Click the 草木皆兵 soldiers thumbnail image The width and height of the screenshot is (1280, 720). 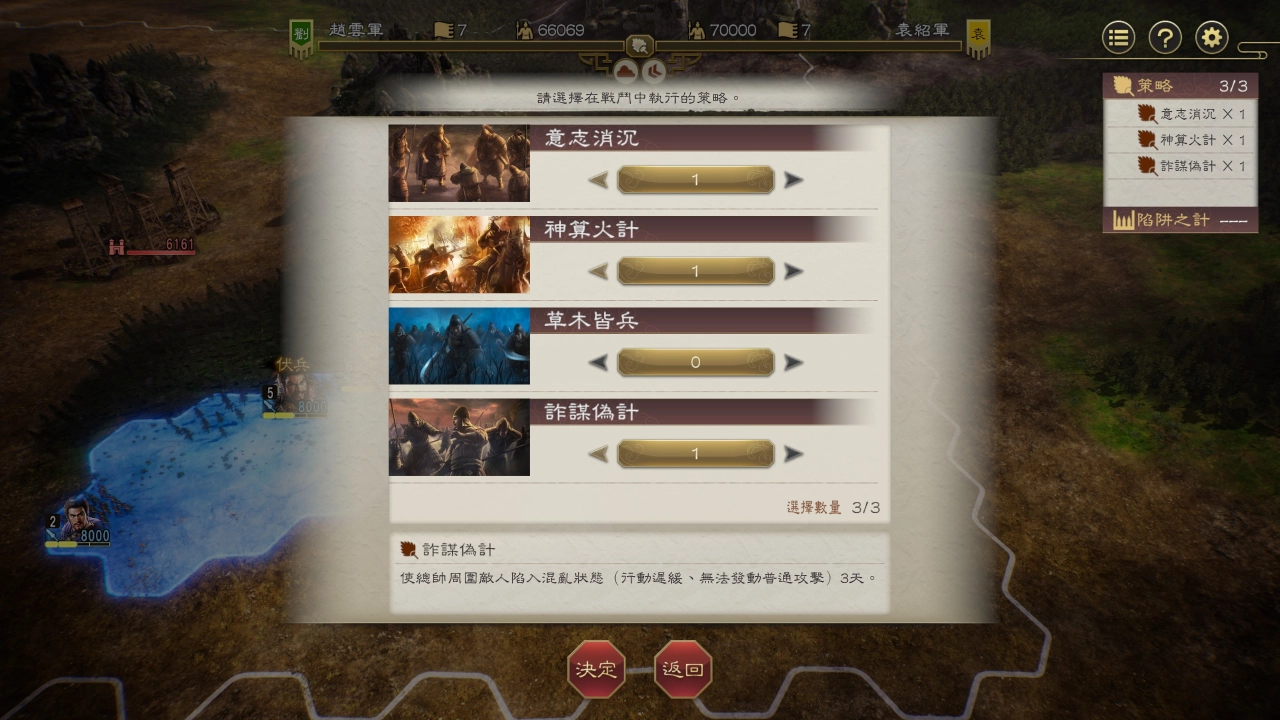(459, 346)
